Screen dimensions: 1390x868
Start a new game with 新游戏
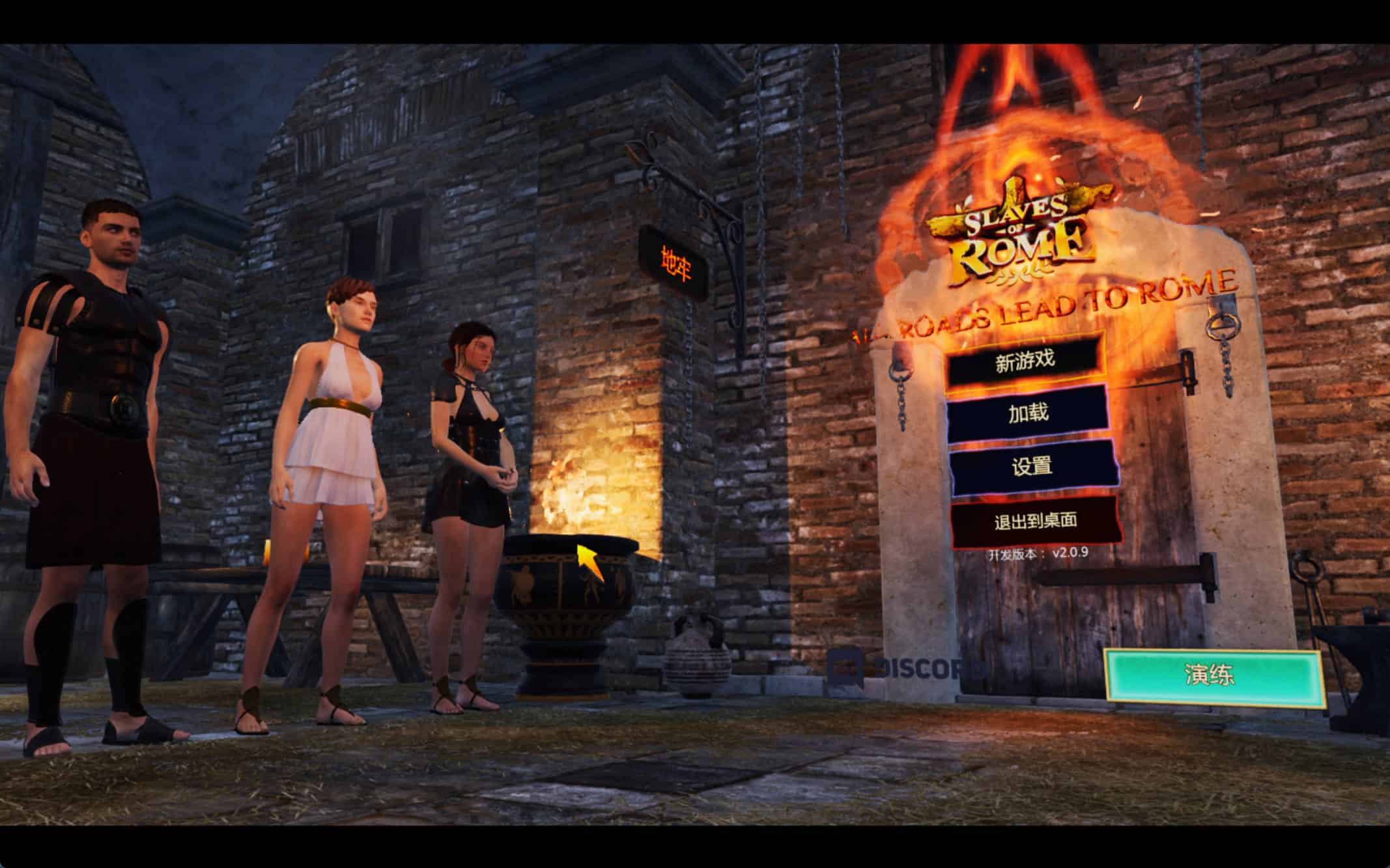coord(1025,361)
